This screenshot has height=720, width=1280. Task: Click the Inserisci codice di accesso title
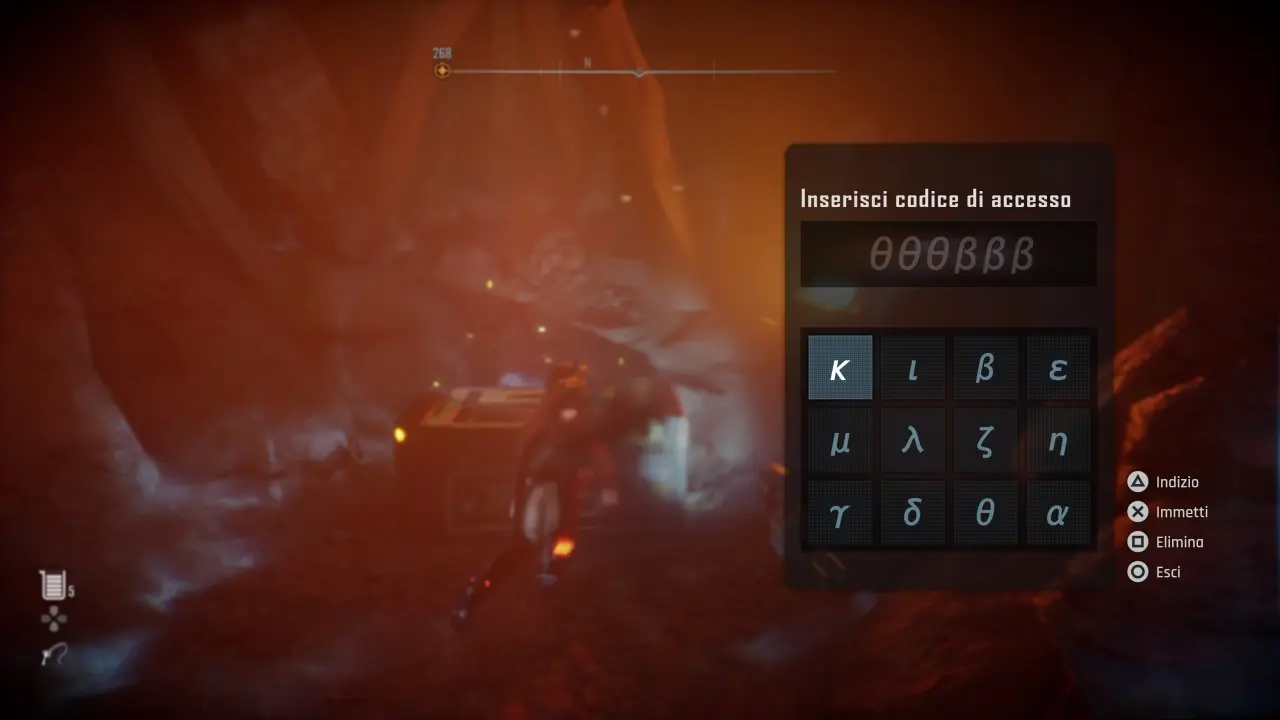coord(938,198)
